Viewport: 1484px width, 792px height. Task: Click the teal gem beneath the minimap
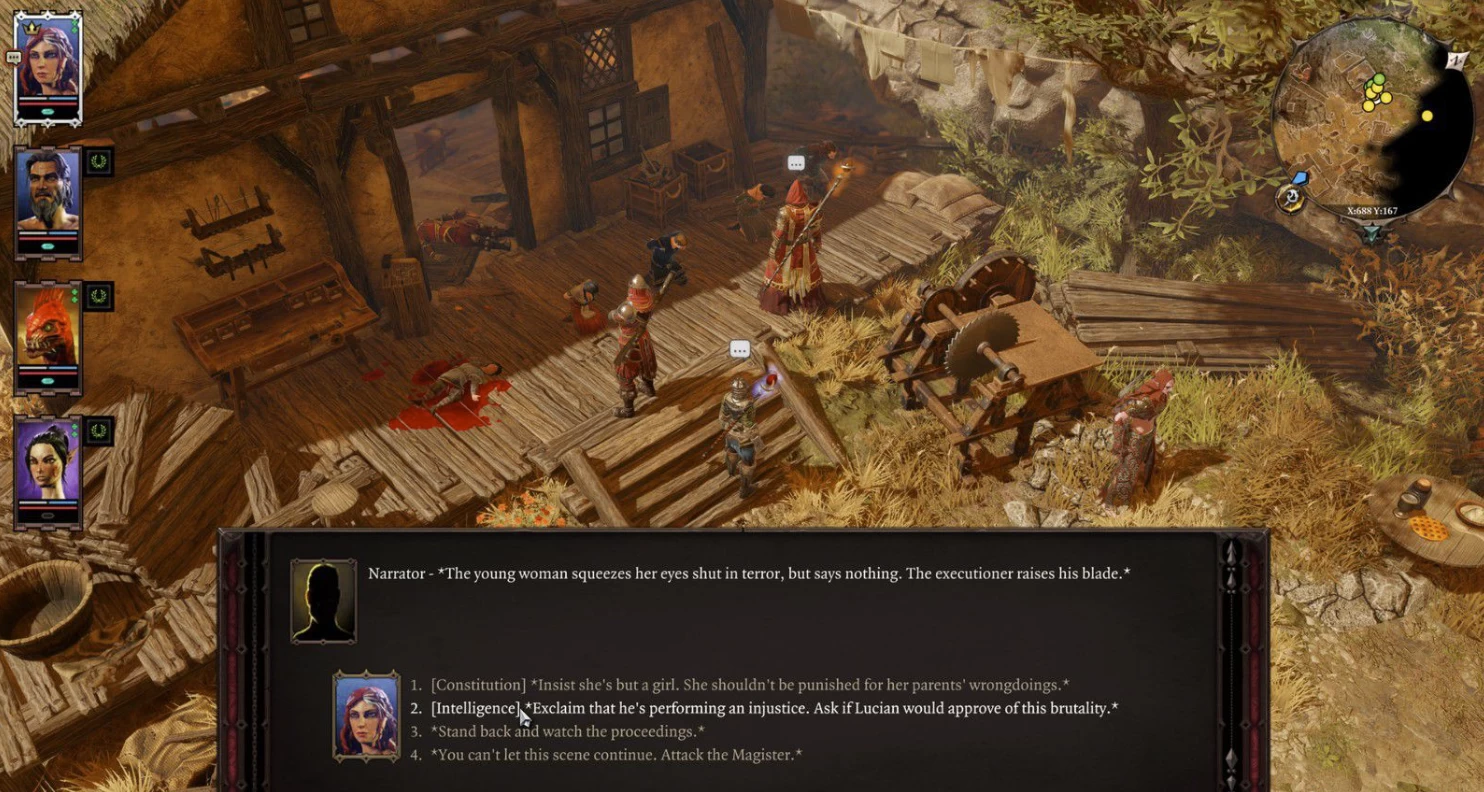[x=1372, y=234]
